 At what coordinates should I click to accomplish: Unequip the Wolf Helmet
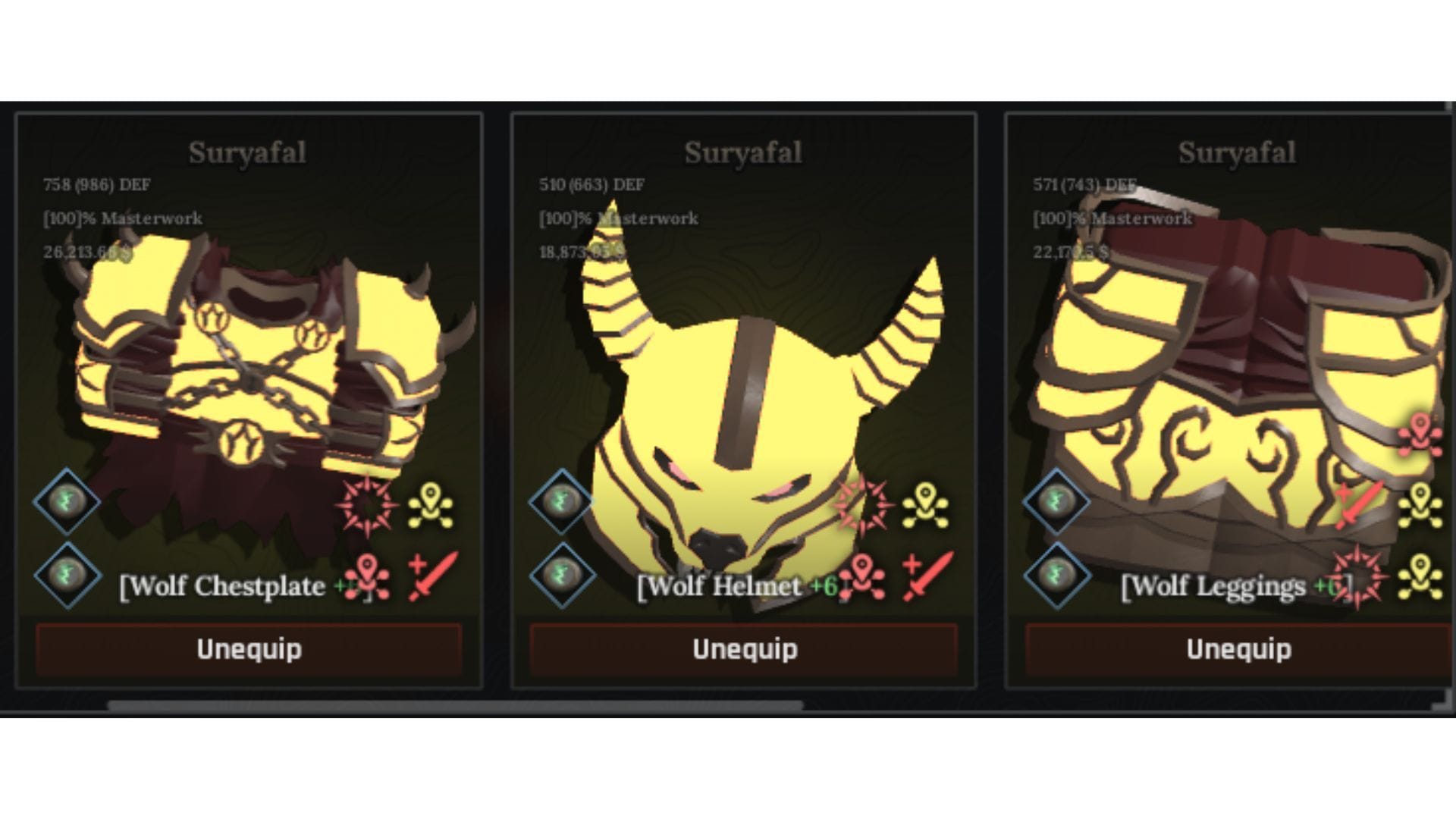click(745, 649)
